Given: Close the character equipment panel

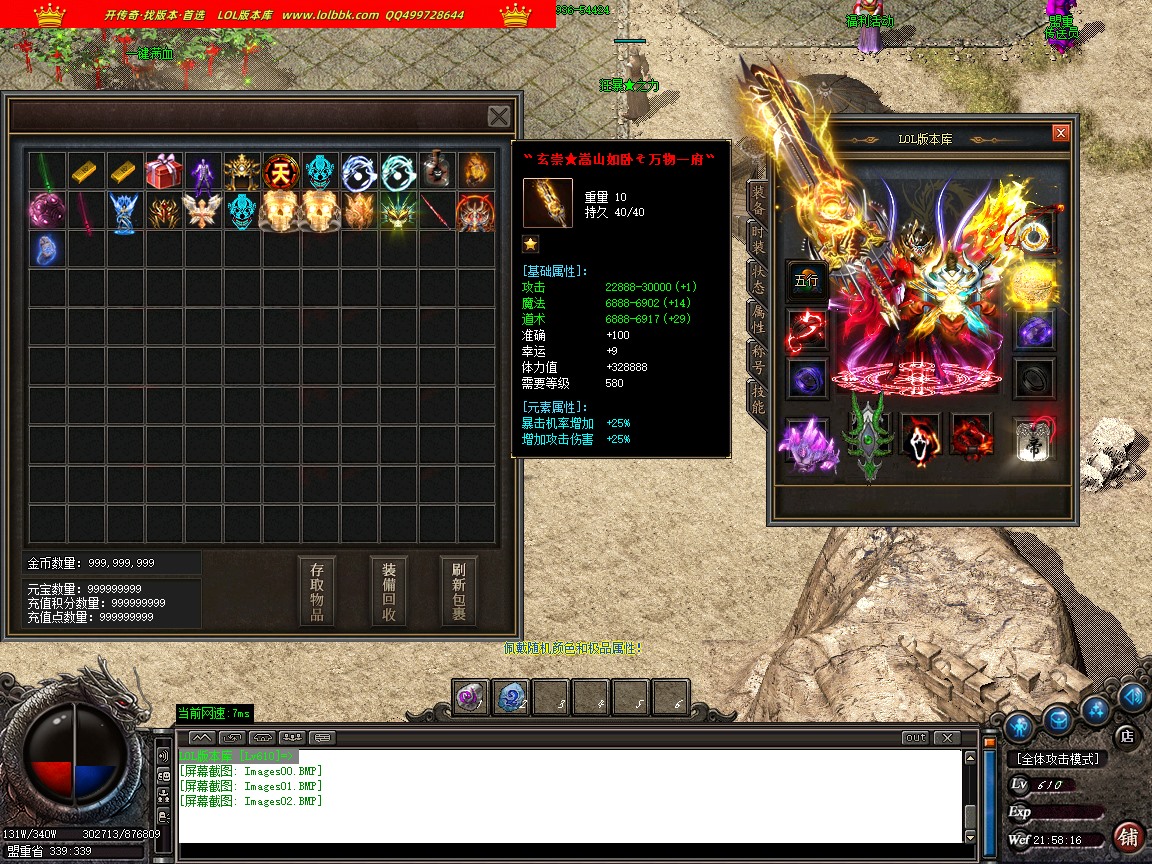Looking at the screenshot, I should point(1061,133).
